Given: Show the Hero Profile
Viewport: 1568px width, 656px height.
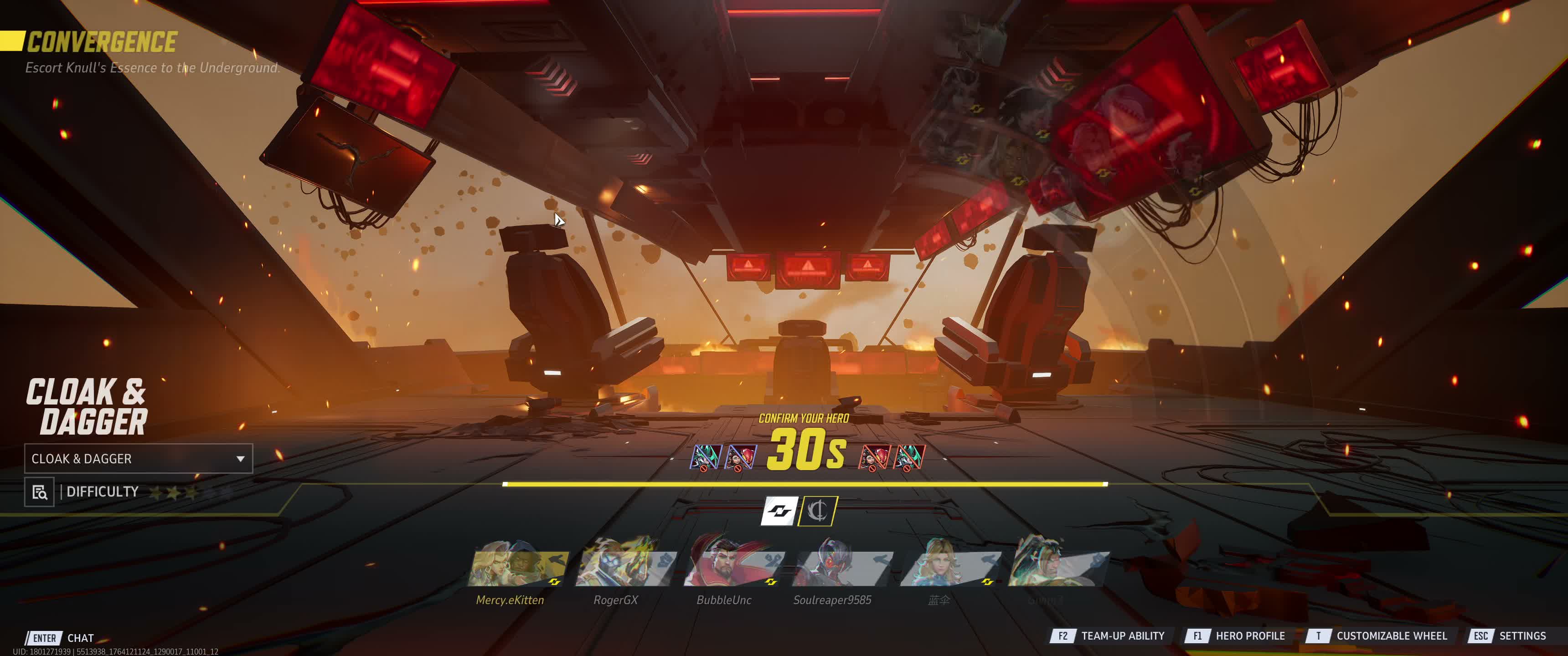Looking at the screenshot, I should point(1236,636).
